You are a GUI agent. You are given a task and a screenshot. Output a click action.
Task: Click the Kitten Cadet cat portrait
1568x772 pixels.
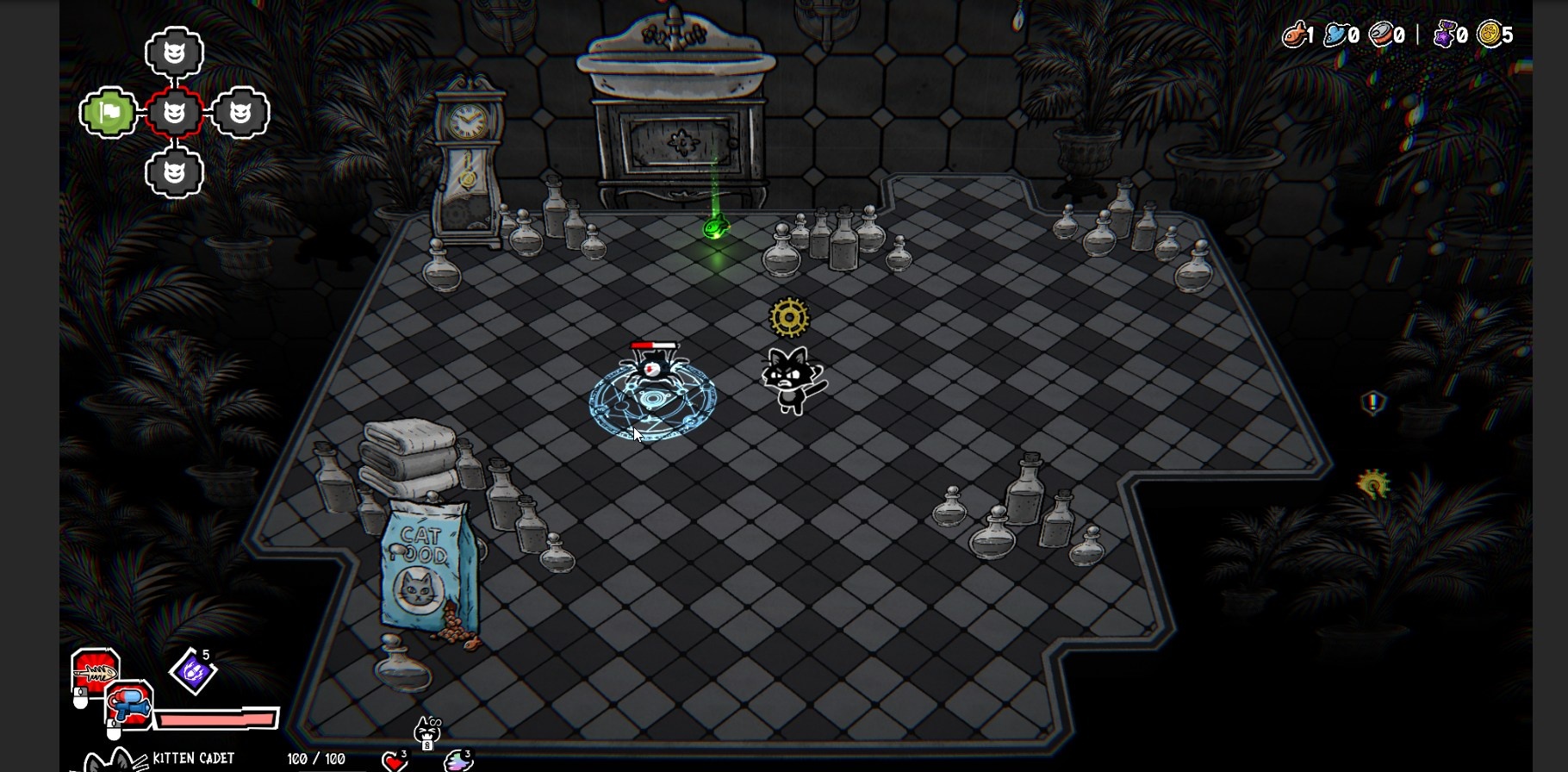[x=114, y=761]
